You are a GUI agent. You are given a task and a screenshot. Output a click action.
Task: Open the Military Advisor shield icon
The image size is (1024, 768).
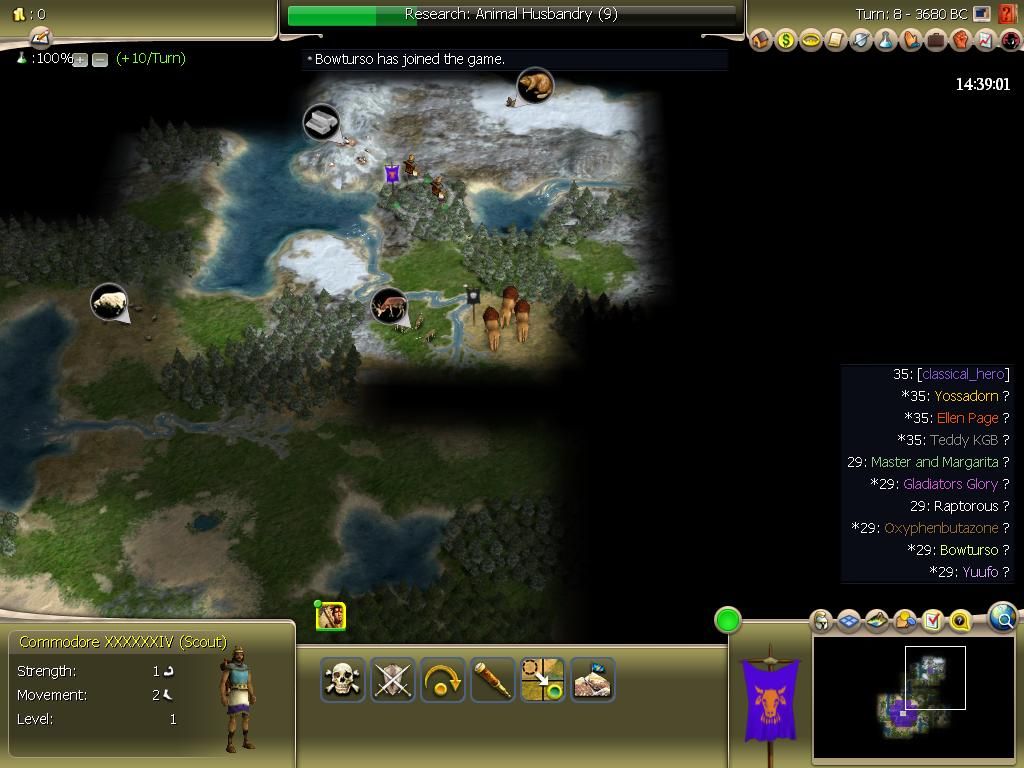click(x=861, y=41)
